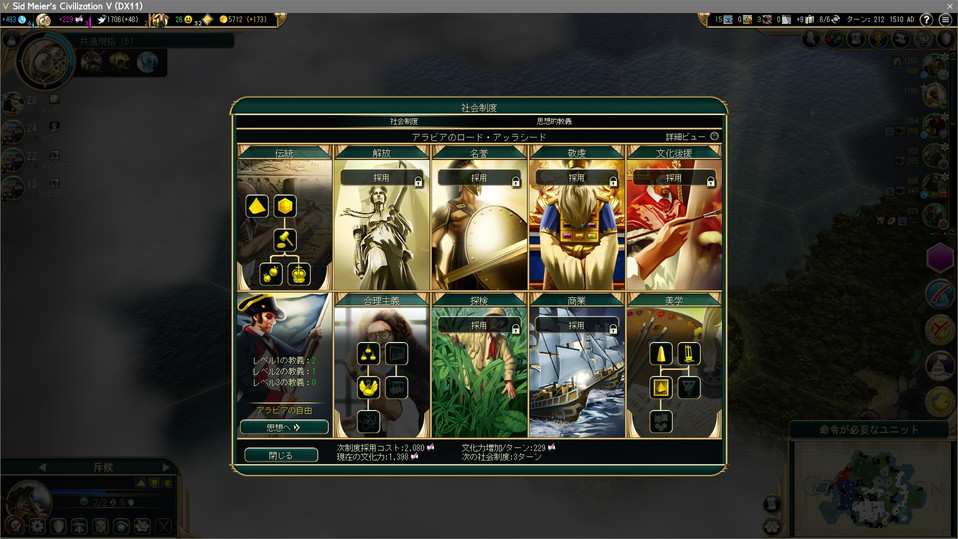Select the crown policy in the 伝統 tree

pyautogui.click(x=299, y=274)
